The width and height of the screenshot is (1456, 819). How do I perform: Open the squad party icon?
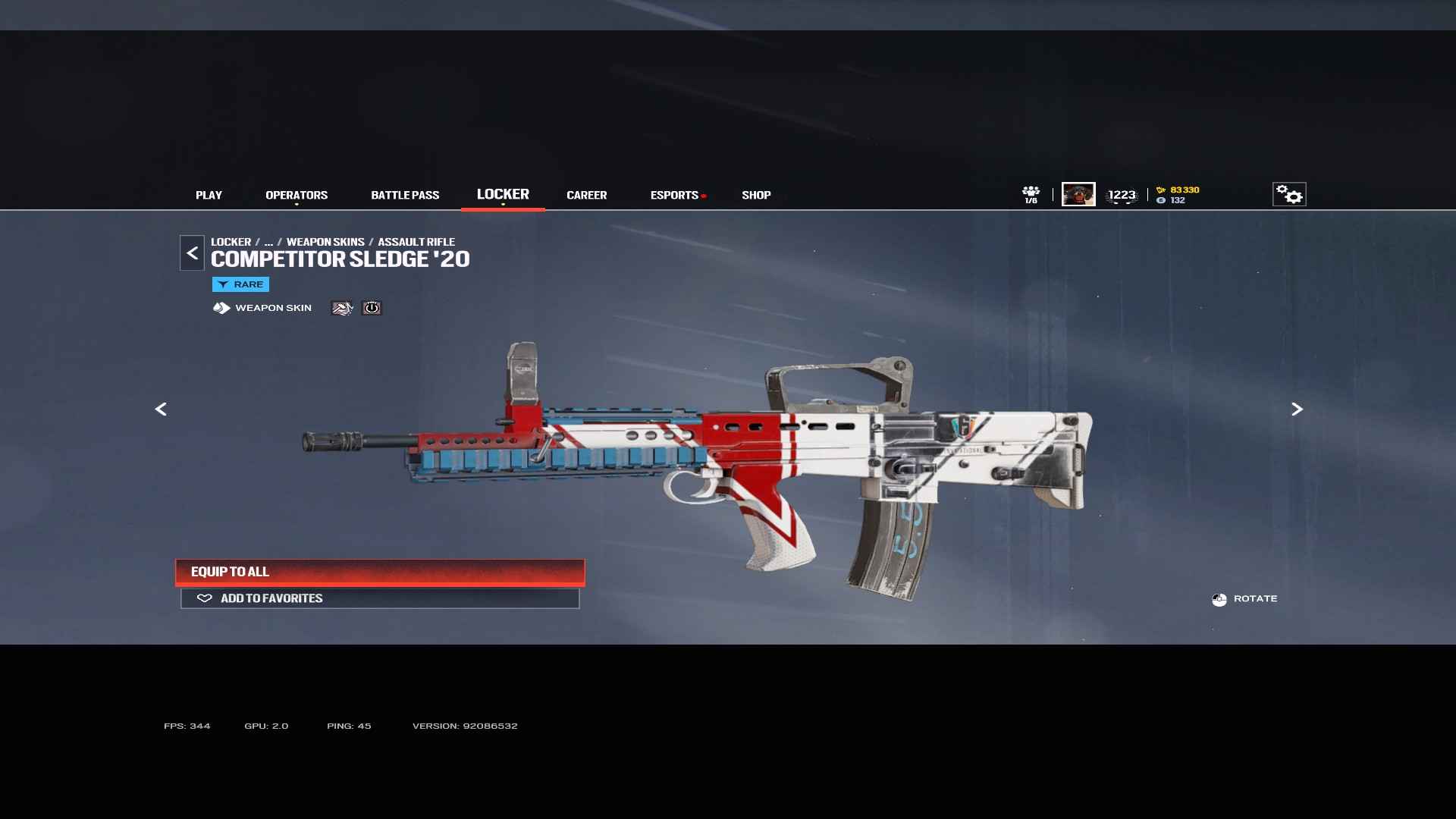pyautogui.click(x=1031, y=194)
